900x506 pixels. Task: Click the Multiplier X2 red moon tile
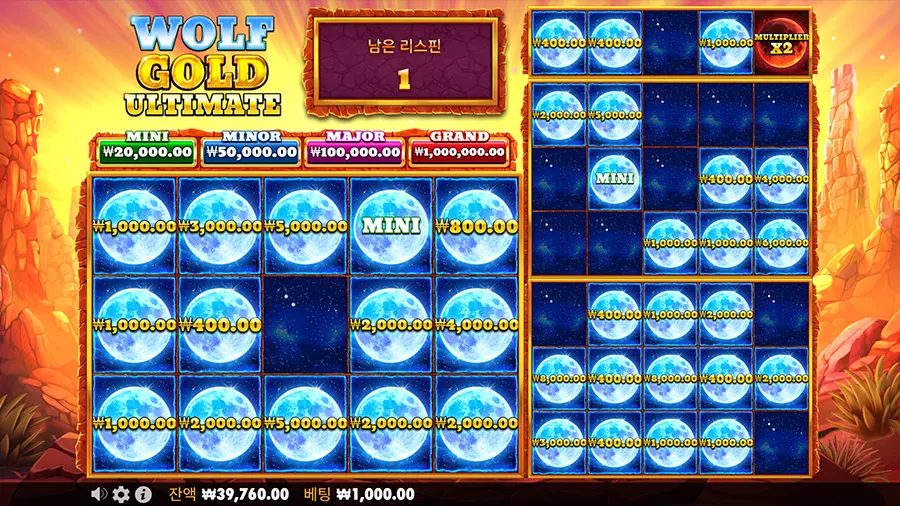click(x=781, y=43)
